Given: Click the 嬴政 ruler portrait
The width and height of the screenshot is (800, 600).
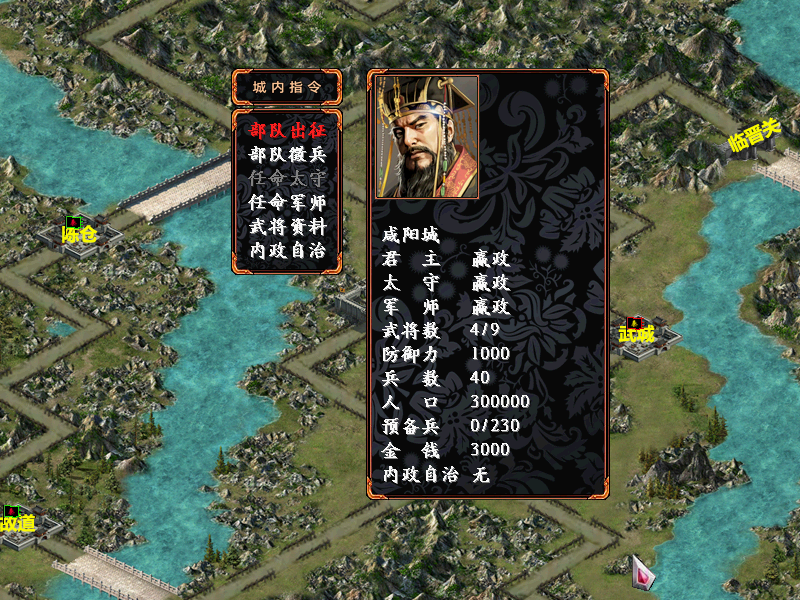Looking at the screenshot, I should (x=427, y=137).
